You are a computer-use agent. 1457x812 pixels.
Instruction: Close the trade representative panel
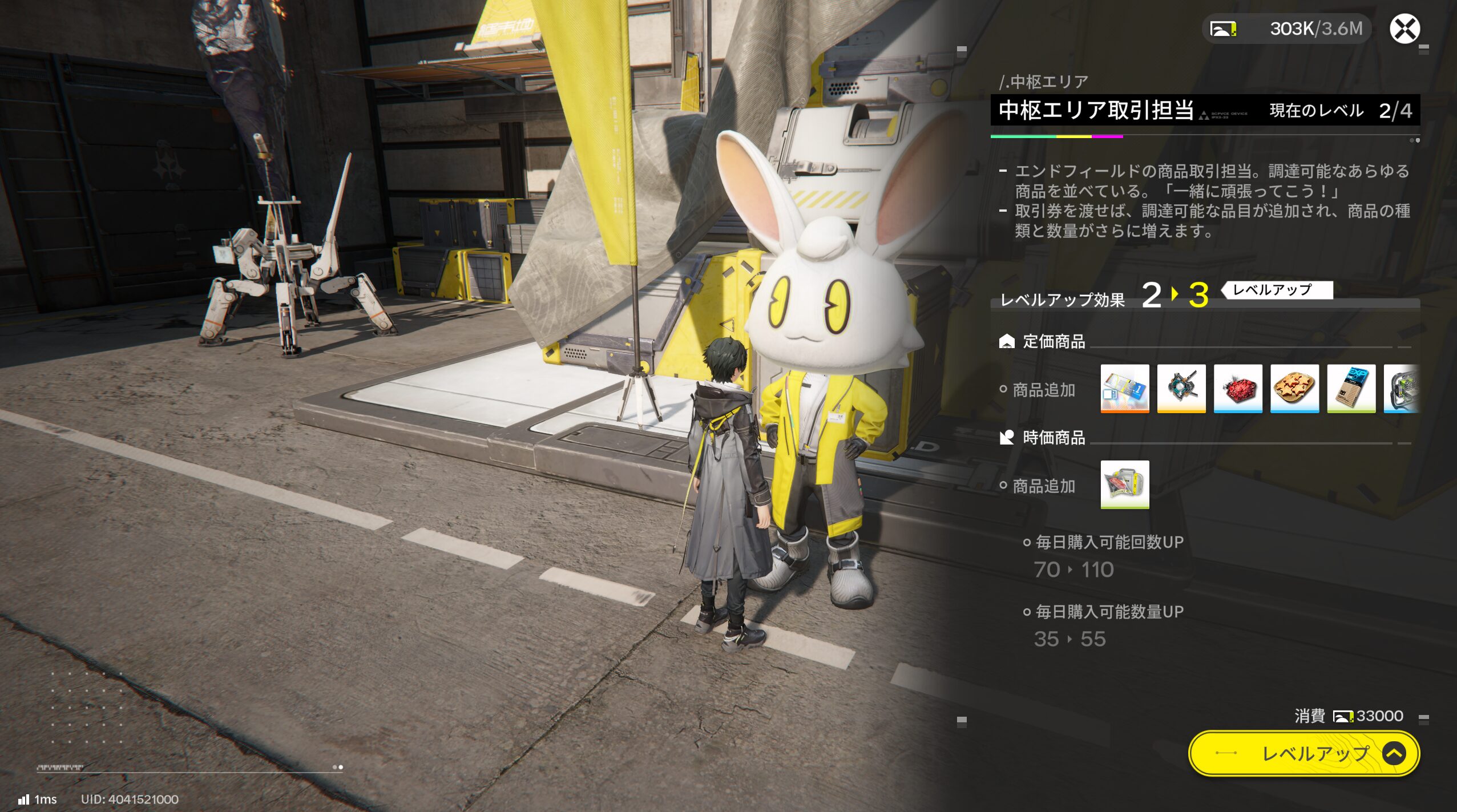click(x=1404, y=29)
